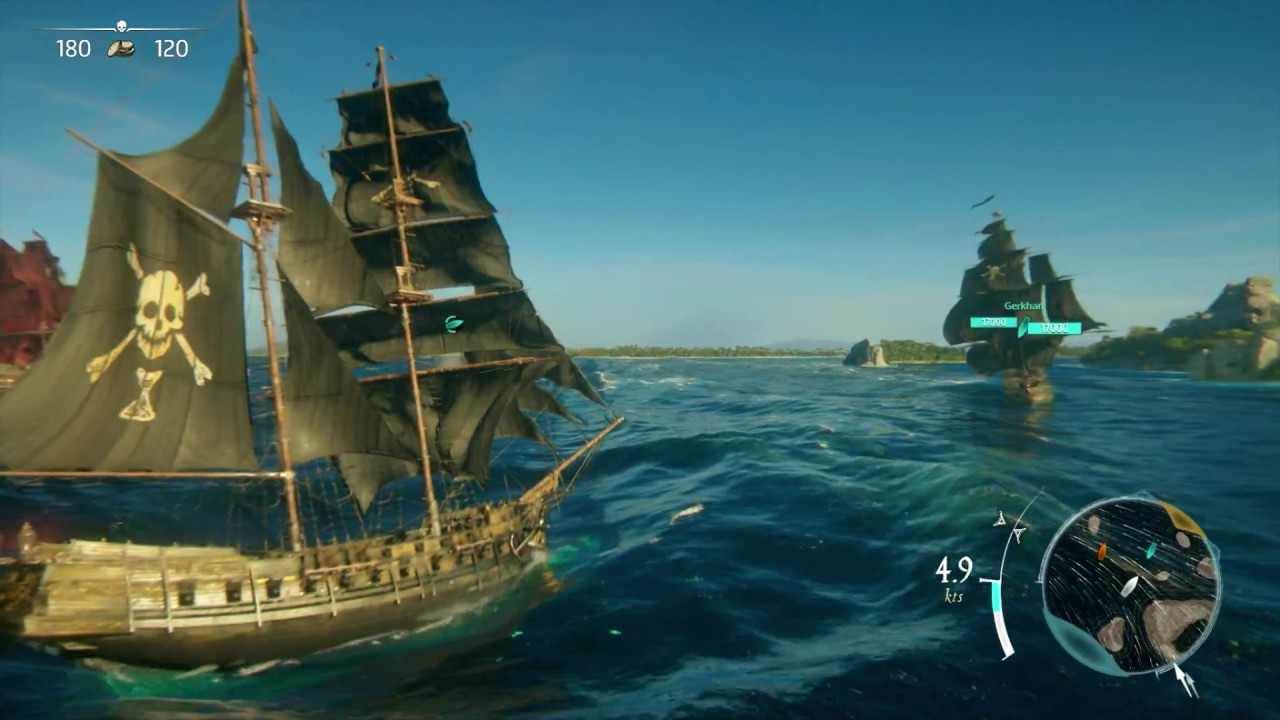This screenshot has height=720, width=1280.
Task: Click the 120 resource counter
Action: (x=170, y=46)
